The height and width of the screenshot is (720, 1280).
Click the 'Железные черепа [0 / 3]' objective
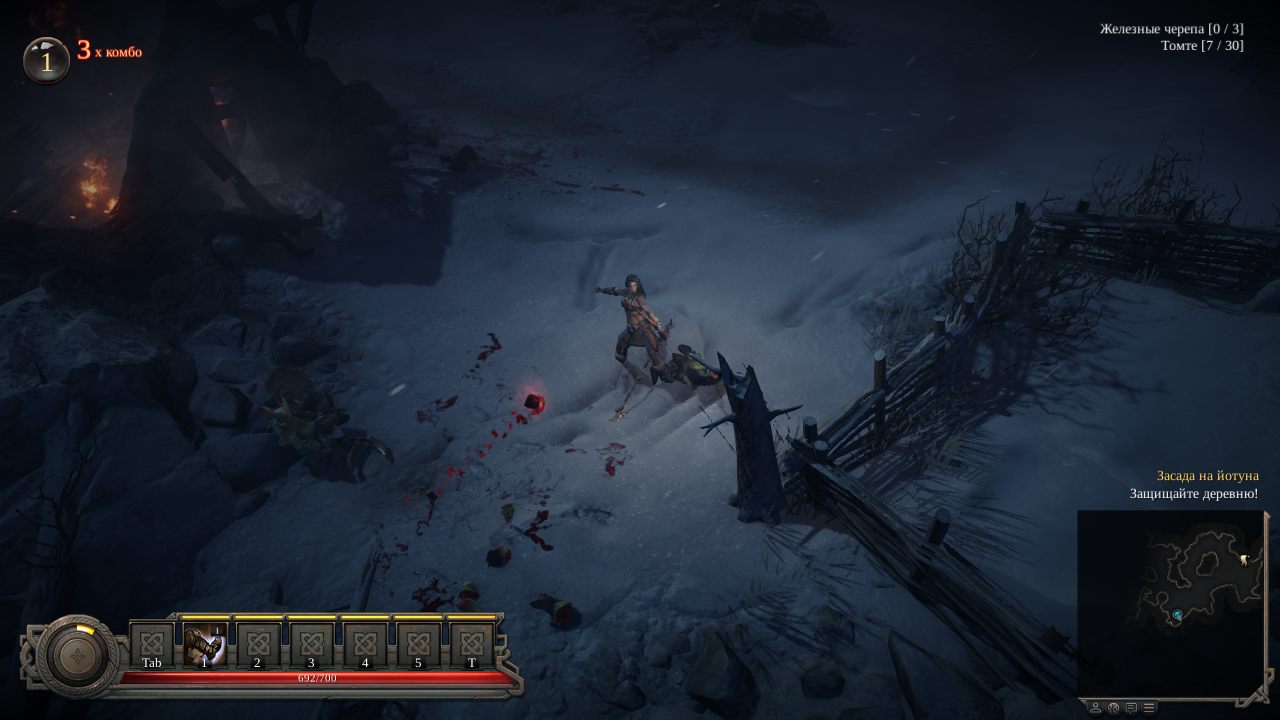click(1172, 27)
